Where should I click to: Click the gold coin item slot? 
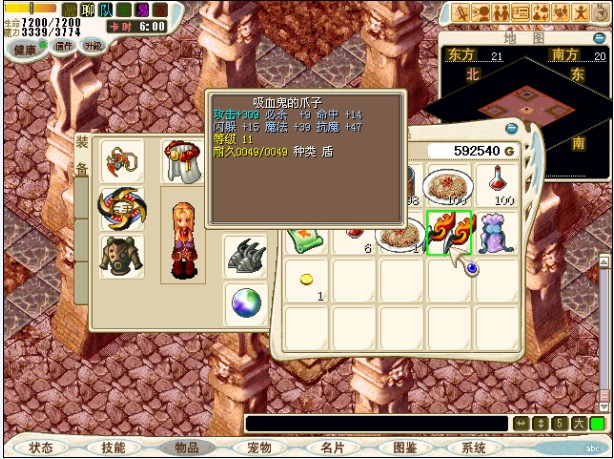(x=307, y=280)
